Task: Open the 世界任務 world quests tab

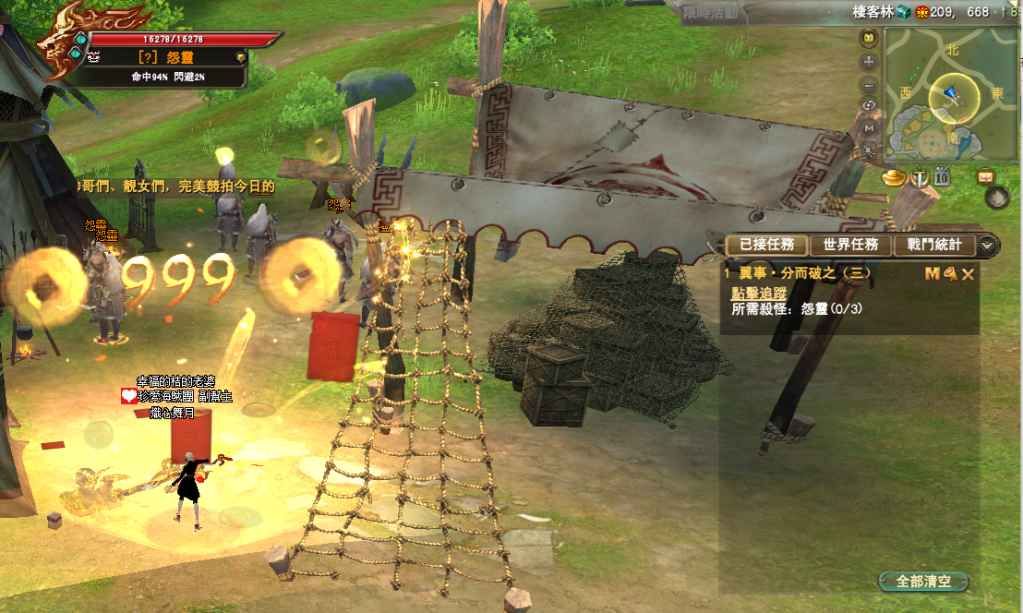Action: click(850, 245)
